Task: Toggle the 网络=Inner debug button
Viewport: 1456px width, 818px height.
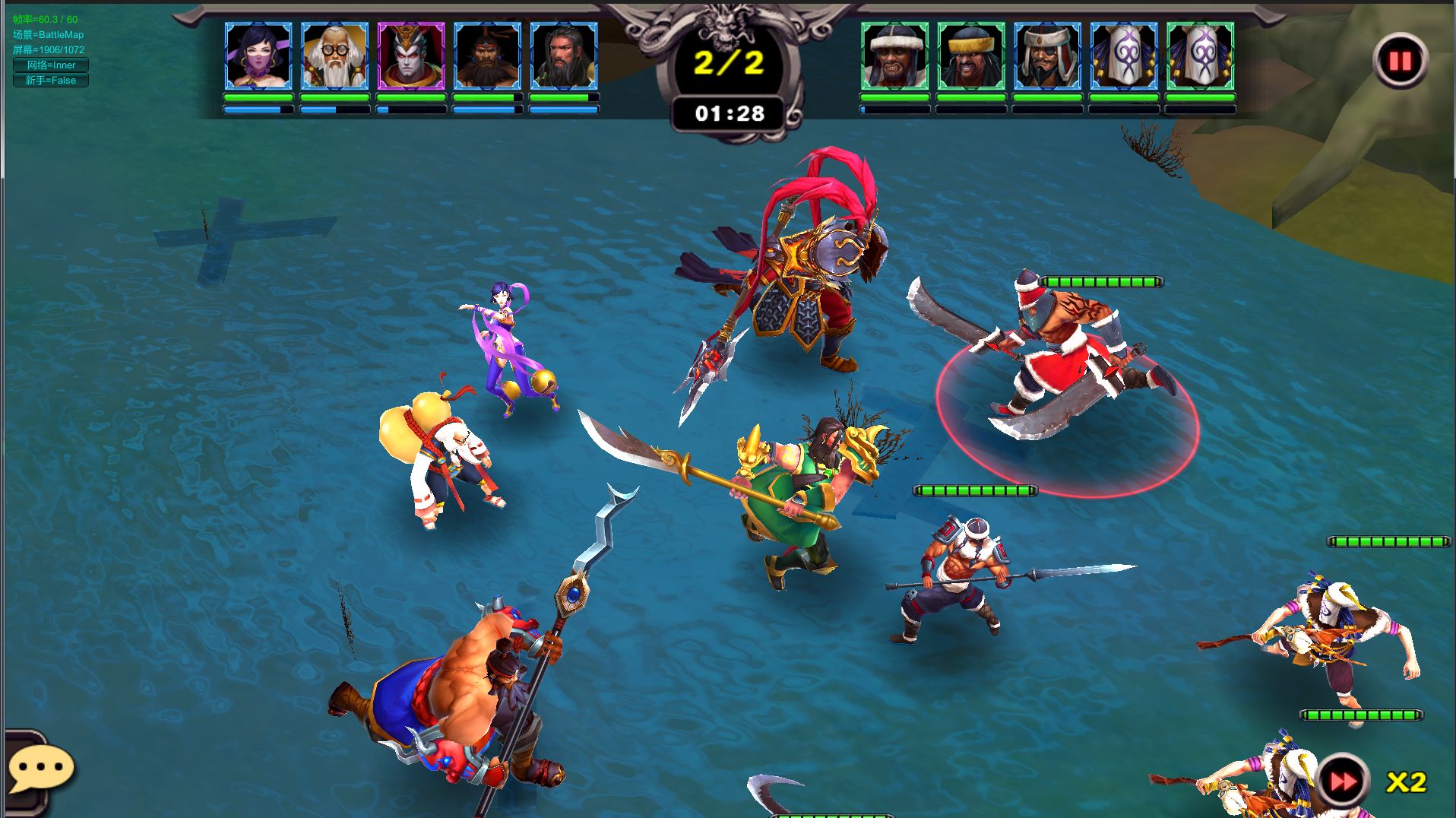Action: pyautogui.click(x=51, y=65)
